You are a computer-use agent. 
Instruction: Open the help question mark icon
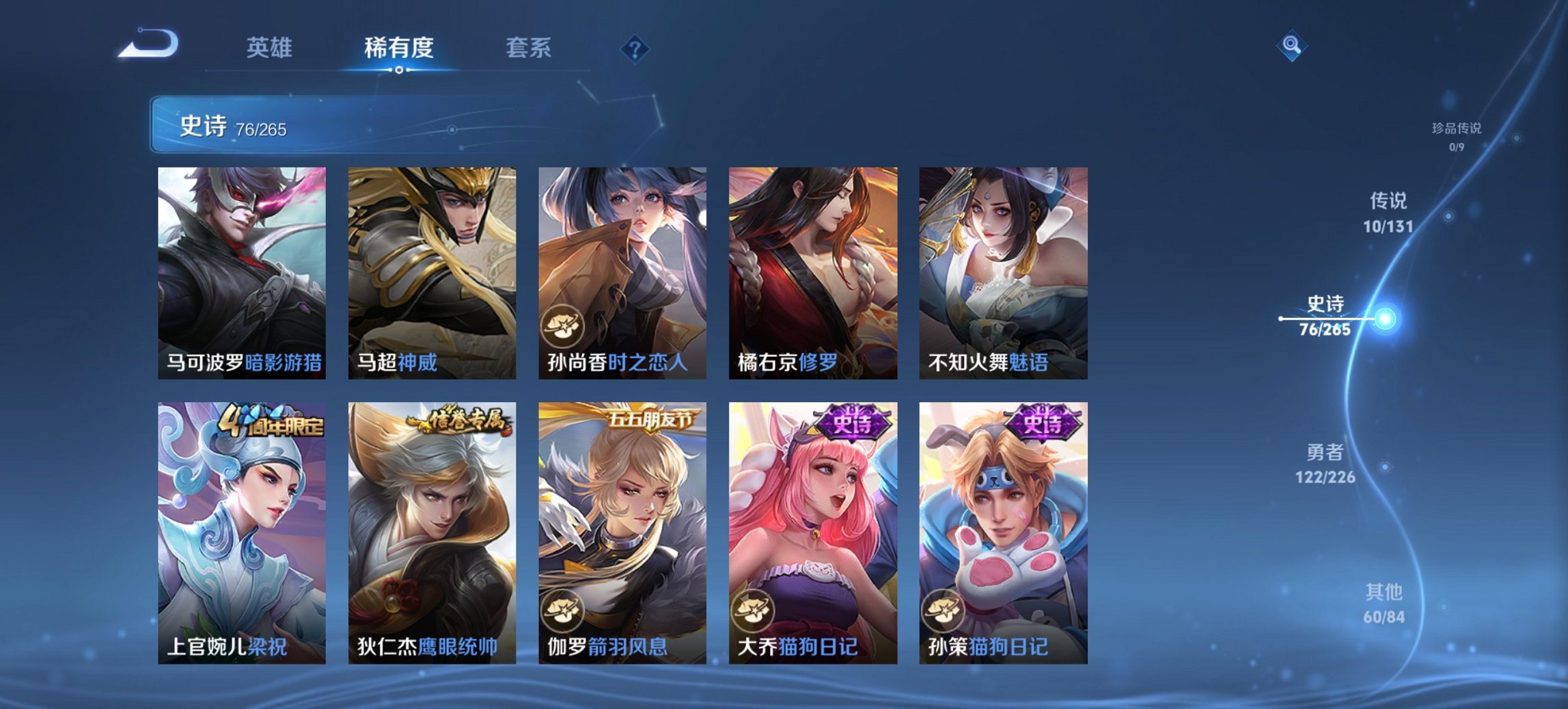(635, 49)
